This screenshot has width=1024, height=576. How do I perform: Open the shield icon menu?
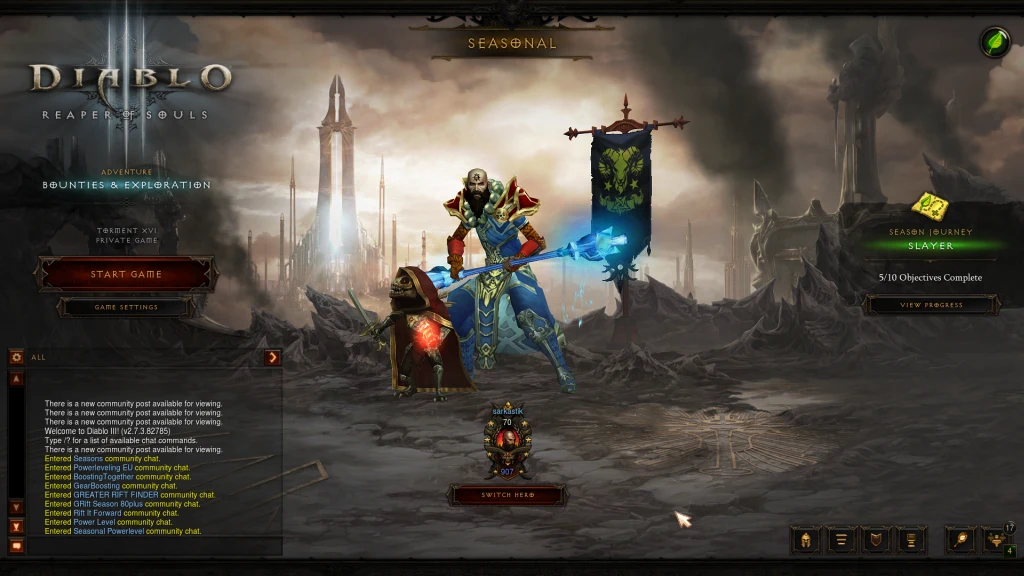pos(877,540)
